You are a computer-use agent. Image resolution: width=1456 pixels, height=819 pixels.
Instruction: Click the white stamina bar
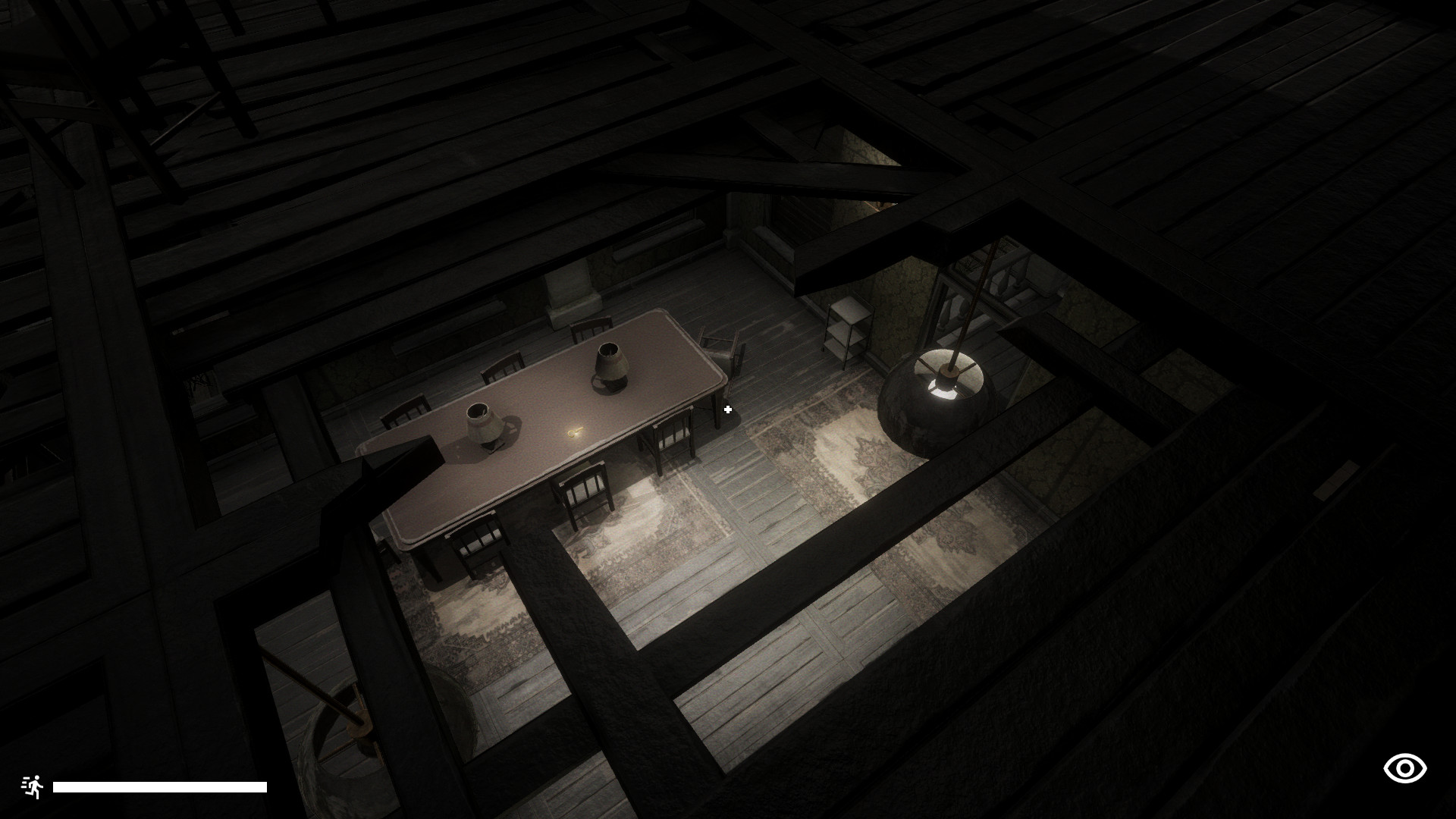pos(161,786)
